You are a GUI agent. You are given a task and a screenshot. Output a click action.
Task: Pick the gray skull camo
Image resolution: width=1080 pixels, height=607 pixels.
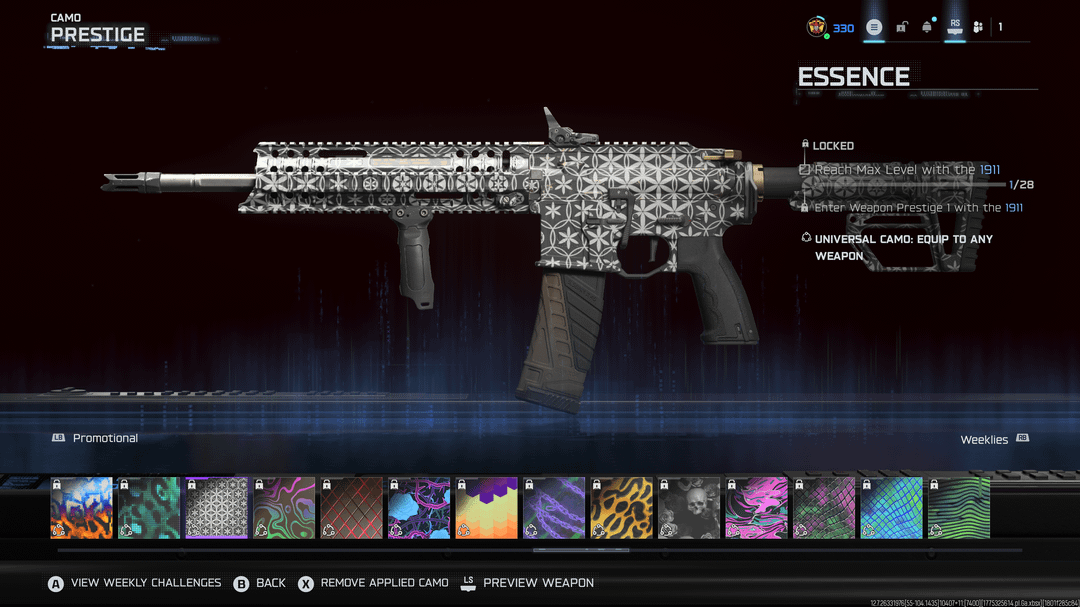[x=689, y=508]
